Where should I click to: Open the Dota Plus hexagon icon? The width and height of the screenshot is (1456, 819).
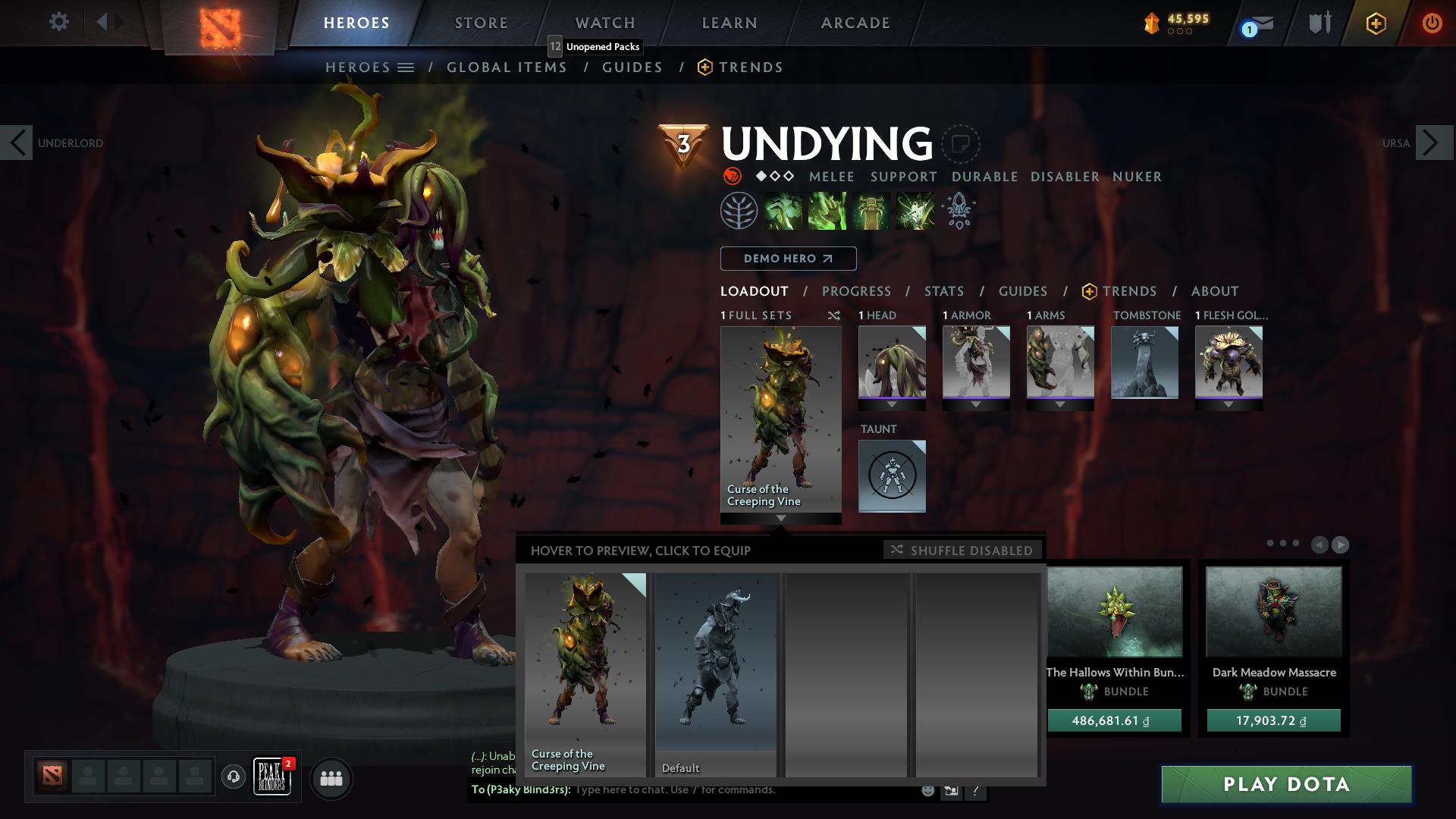tap(1375, 23)
